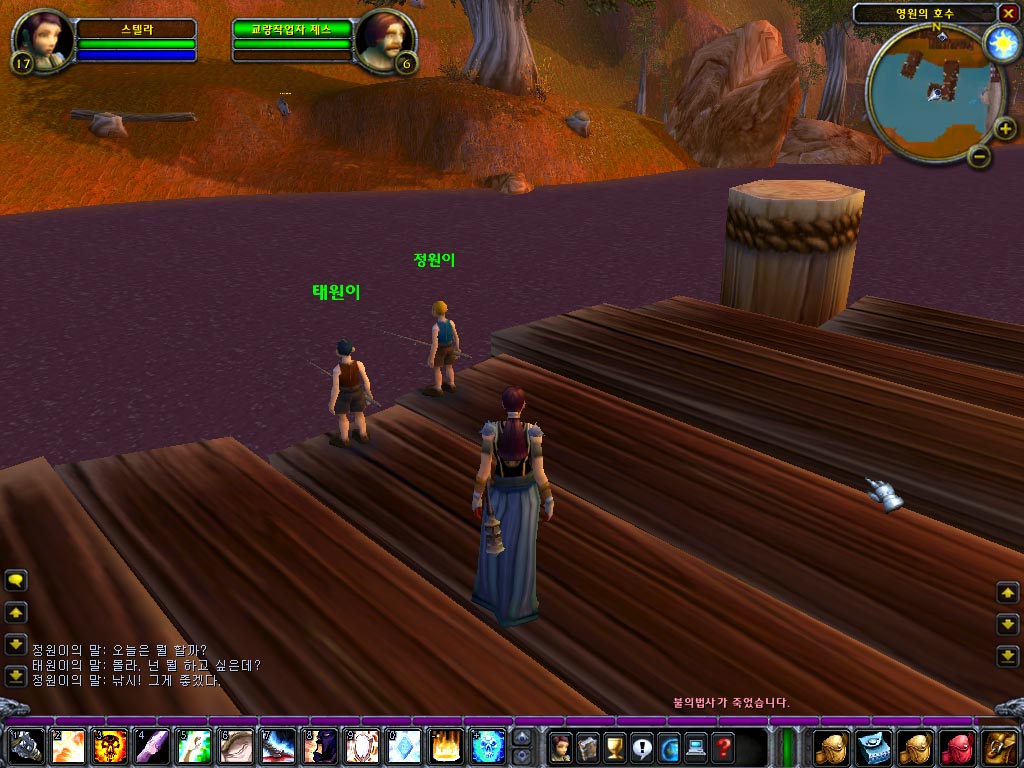Screen dimensions: 1024x768
Task: Open the red bag slot
Action: tap(957, 747)
